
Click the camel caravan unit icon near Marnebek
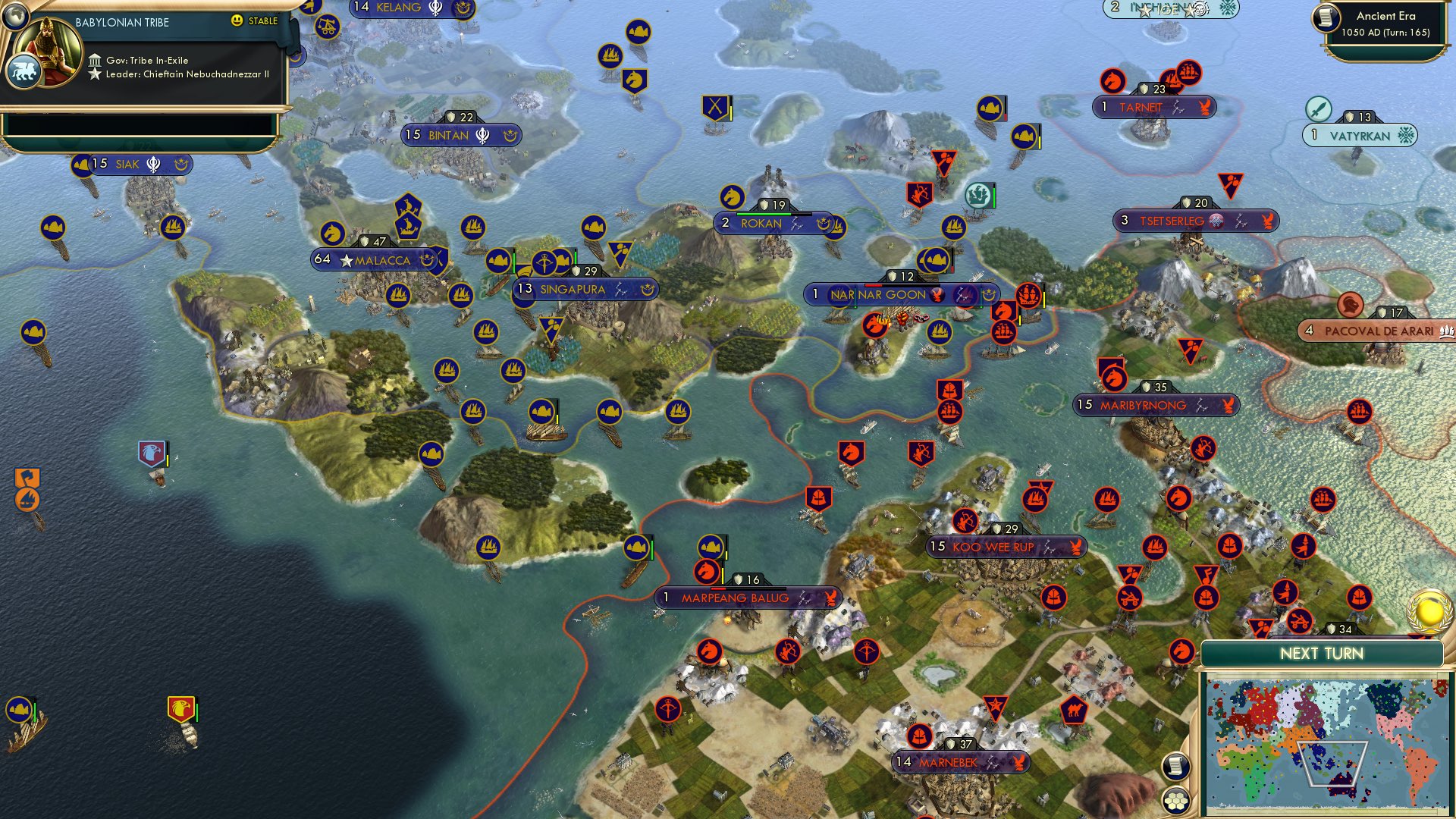1075,710
